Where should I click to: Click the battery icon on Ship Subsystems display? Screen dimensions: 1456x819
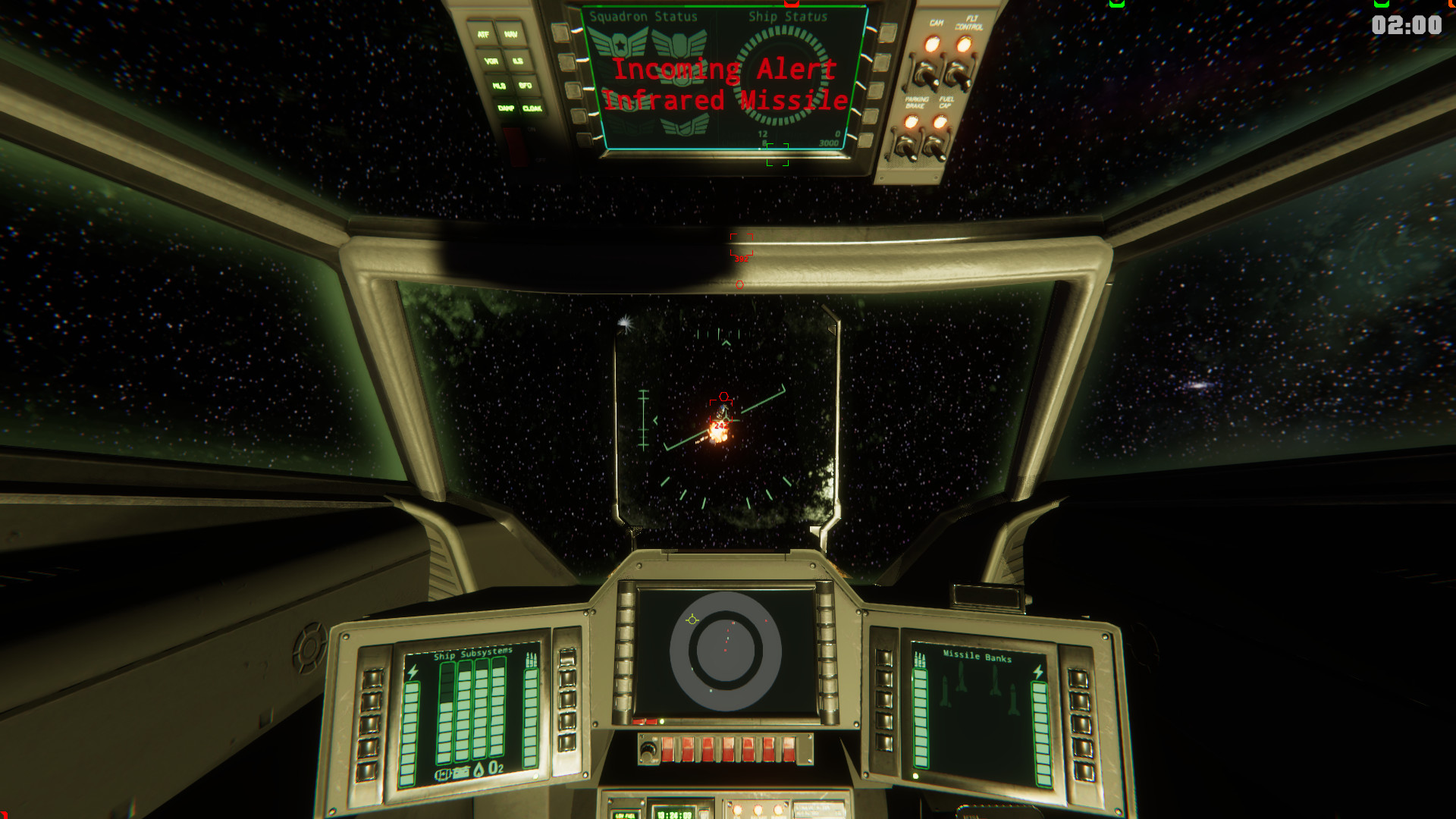[x=462, y=771]
